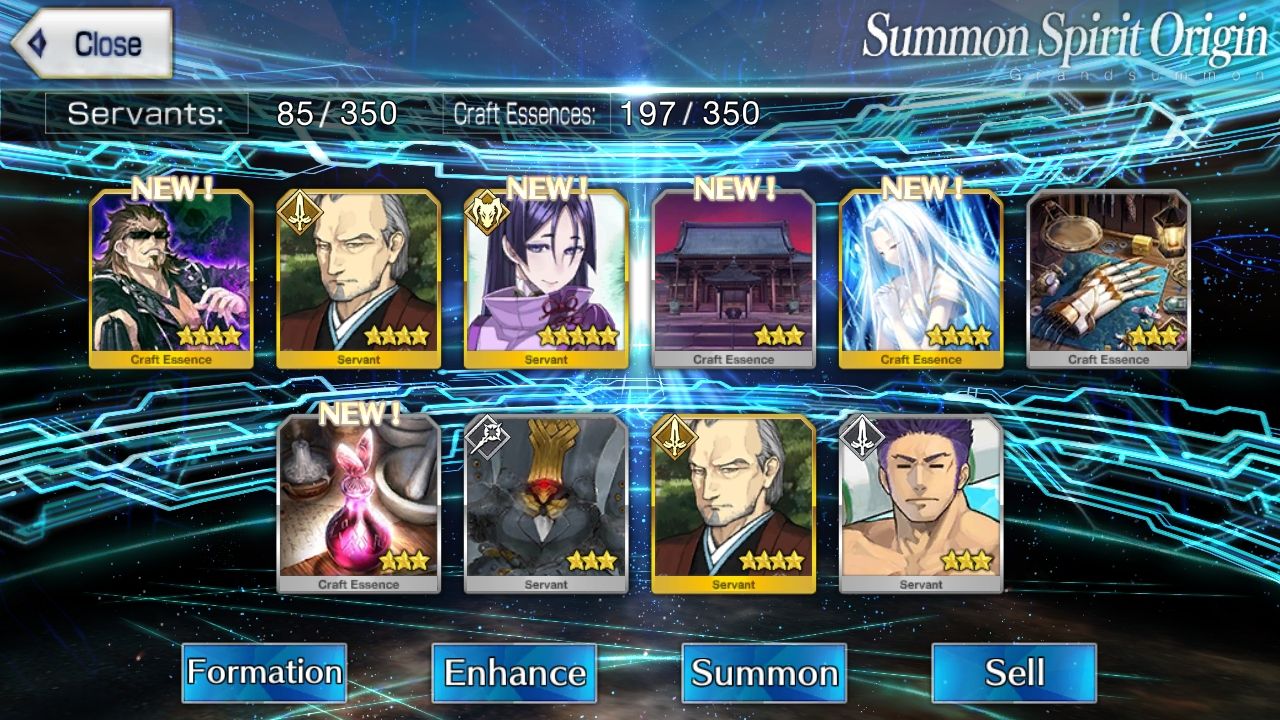Select the sunglasses man Craft Essence card
The image size is (1280, 720).
[x=171, y=278]
